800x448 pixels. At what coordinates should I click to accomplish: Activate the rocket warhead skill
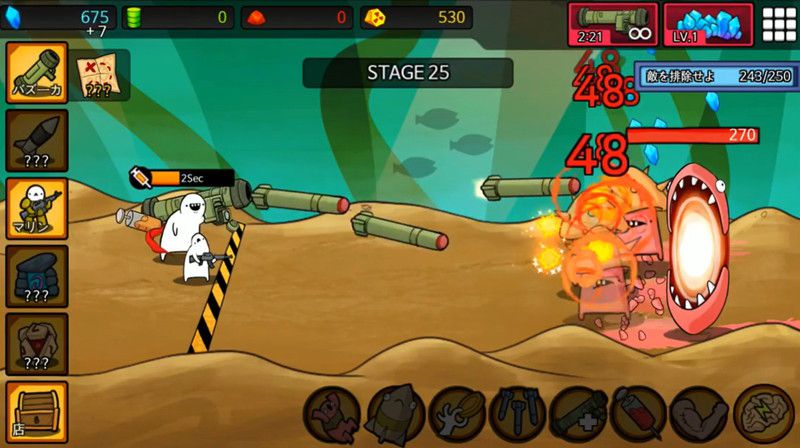[x=395, y=413]
